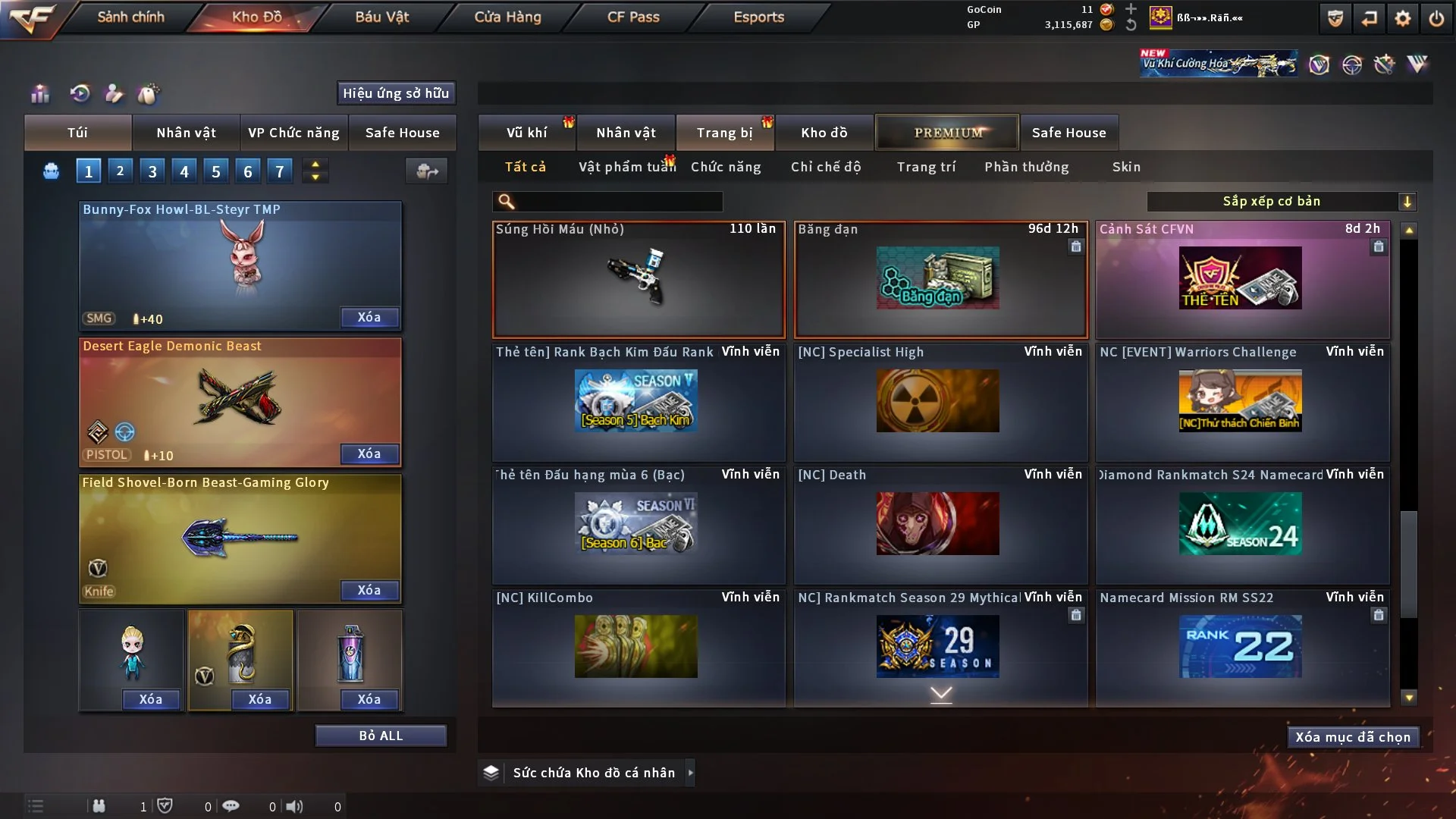Viewport: 1456px width, 819px height.
Task: Click the Bỏ ALL button
Action: click(x=381, y=736)
